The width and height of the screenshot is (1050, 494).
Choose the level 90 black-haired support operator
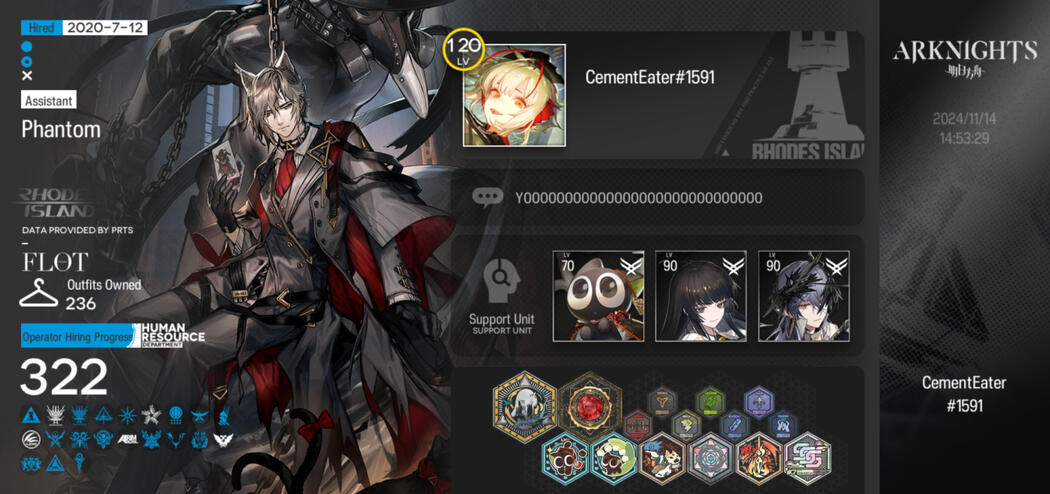tap(701, 296)
